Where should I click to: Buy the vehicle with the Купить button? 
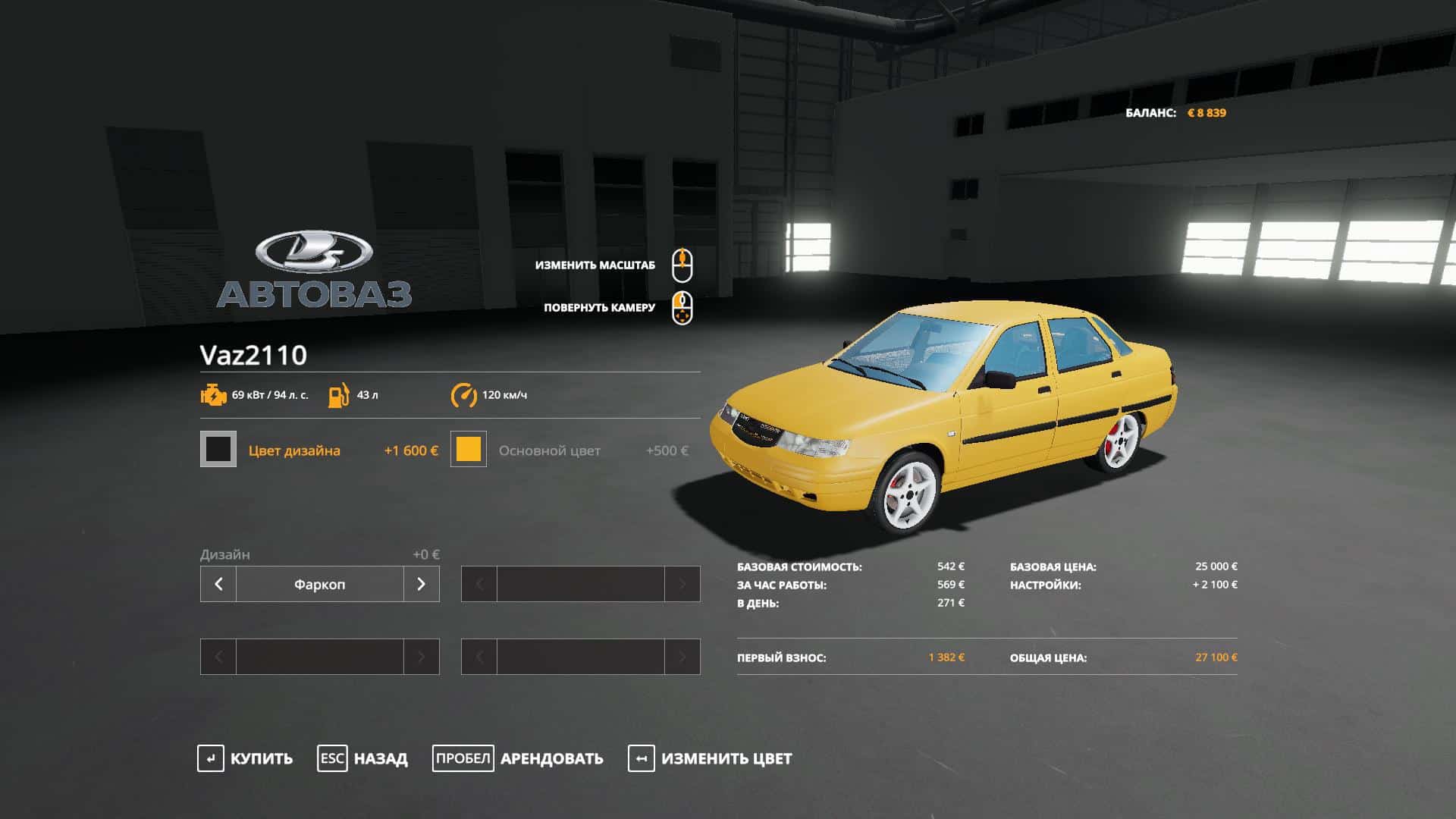point(245,758)
